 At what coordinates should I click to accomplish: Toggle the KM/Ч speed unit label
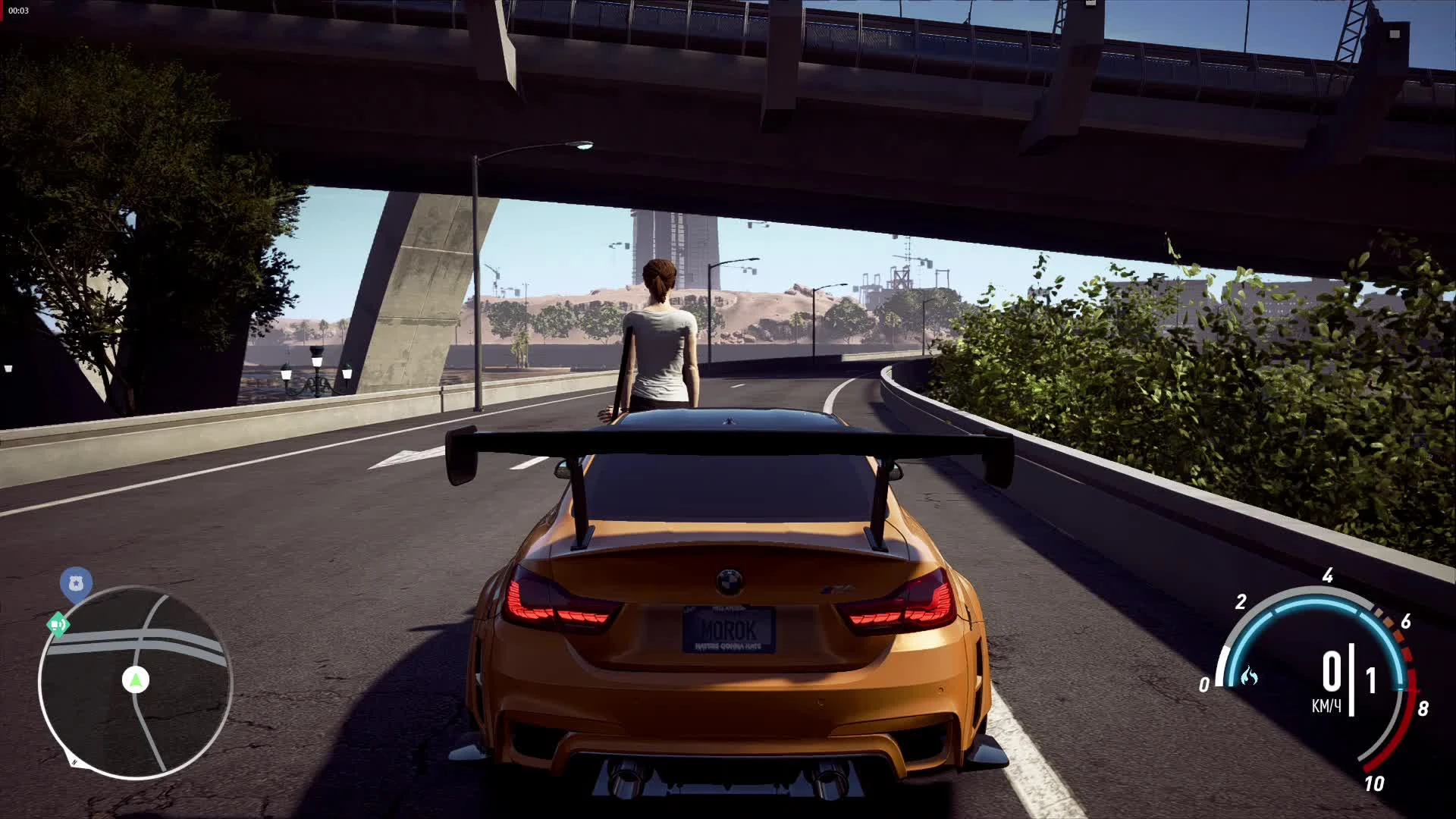coord(1327,704)
